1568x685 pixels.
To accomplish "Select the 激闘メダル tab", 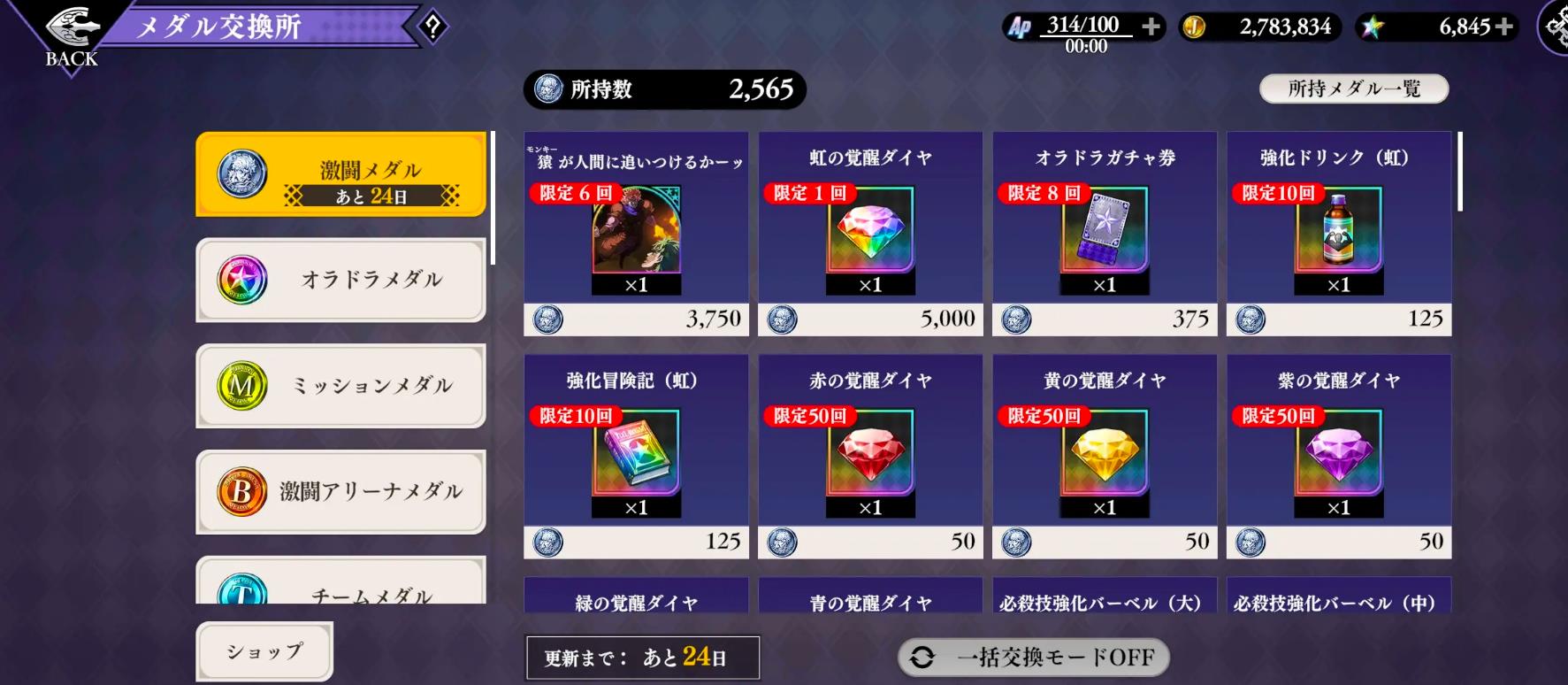I will (x=340, y=173).
